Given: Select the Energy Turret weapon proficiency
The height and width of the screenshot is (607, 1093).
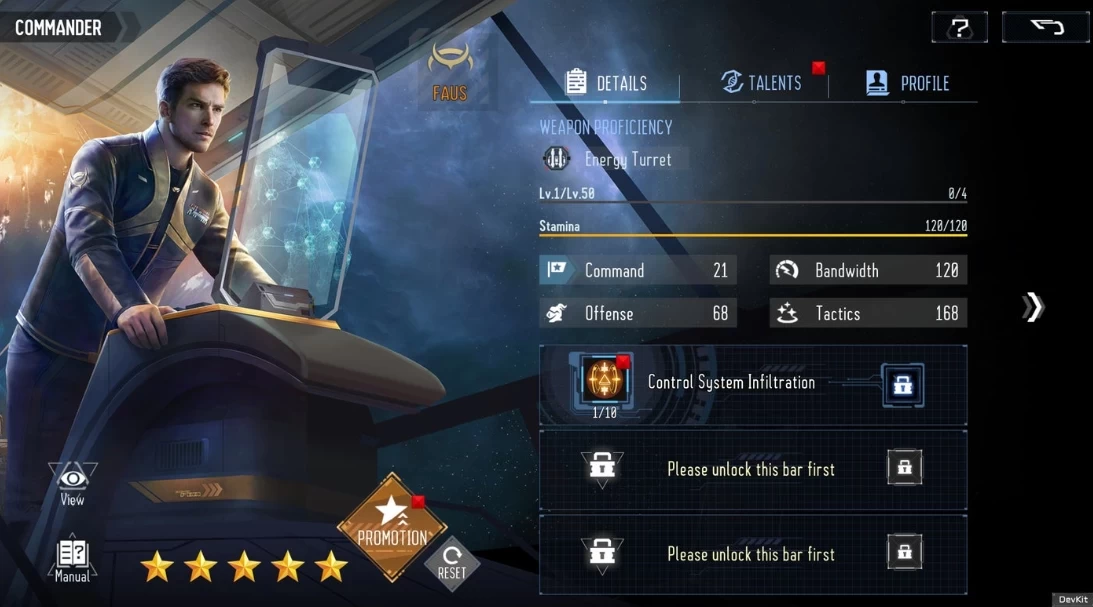Looking at the screenshot, I should [x=613, y=159].
